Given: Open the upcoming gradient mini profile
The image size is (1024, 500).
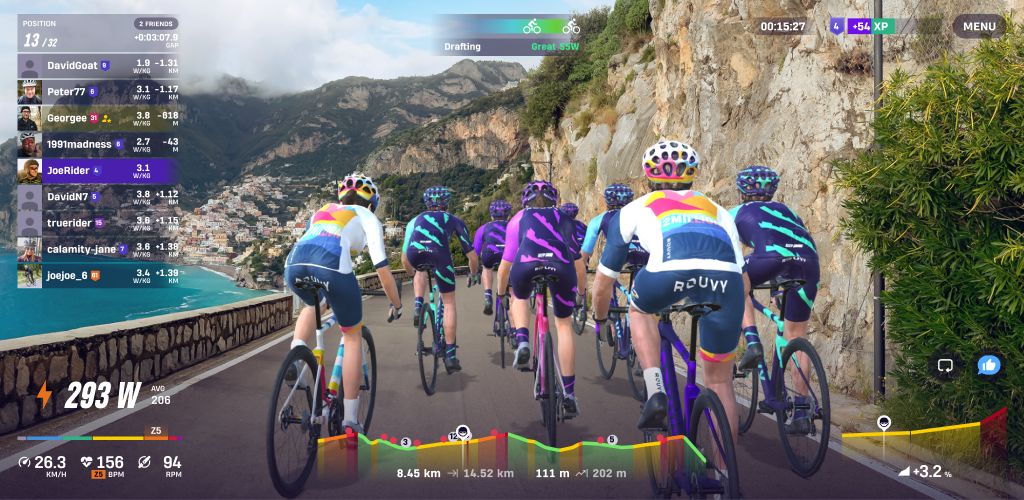Looking at the screenshot, I should tap(923, 435).
